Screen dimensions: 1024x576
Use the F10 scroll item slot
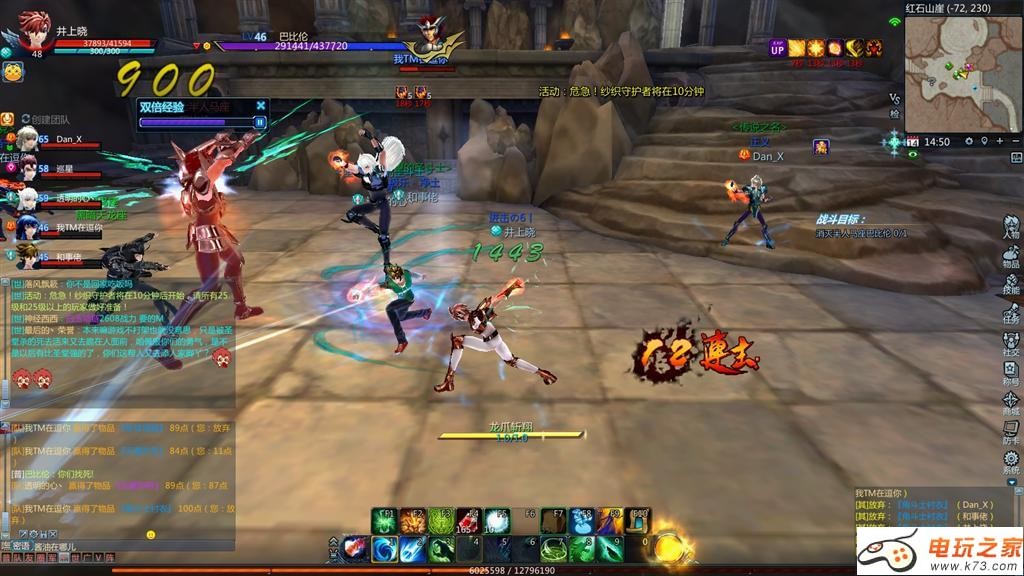(638, 521)
